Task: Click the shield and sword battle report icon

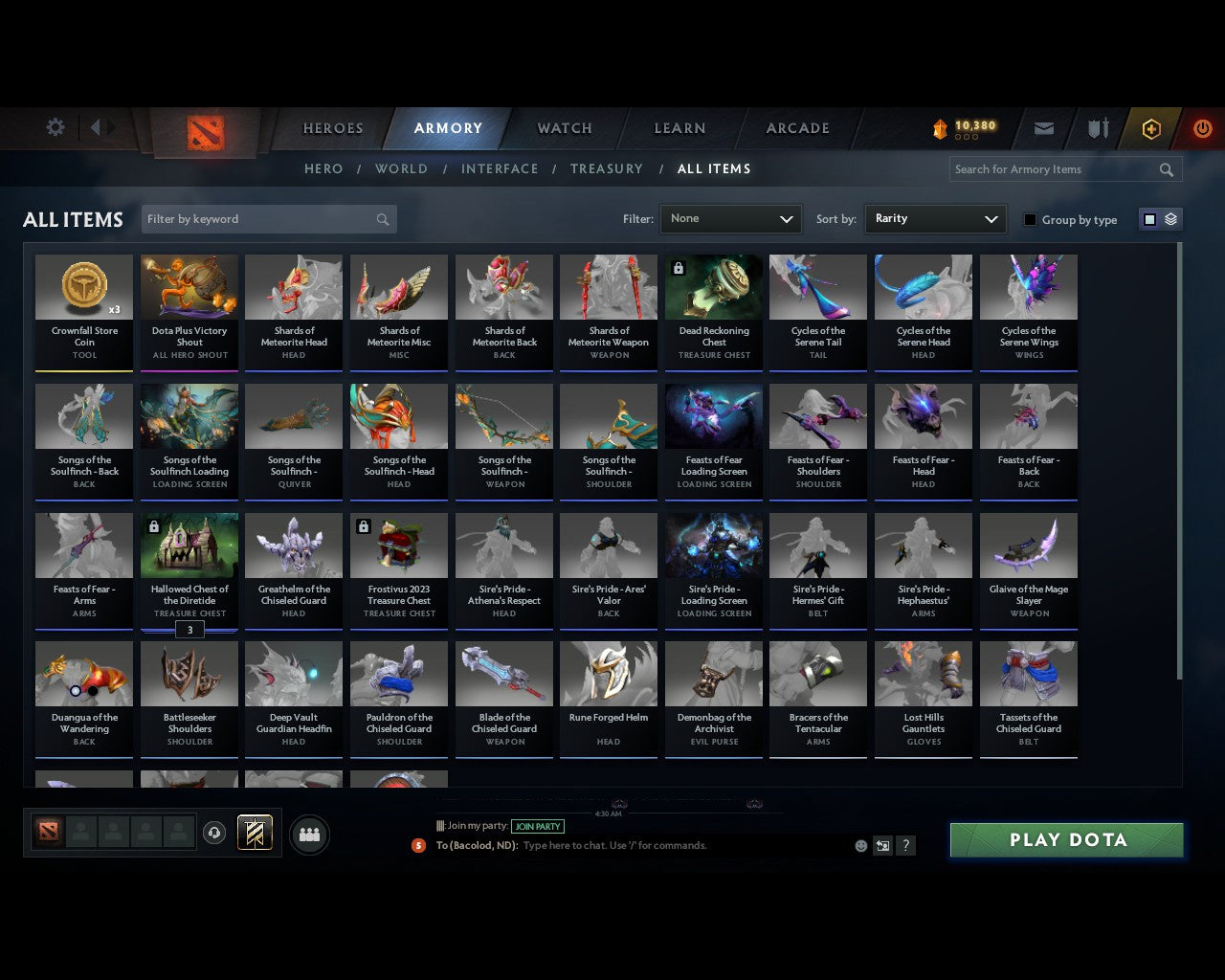Action: (1097, 128)
